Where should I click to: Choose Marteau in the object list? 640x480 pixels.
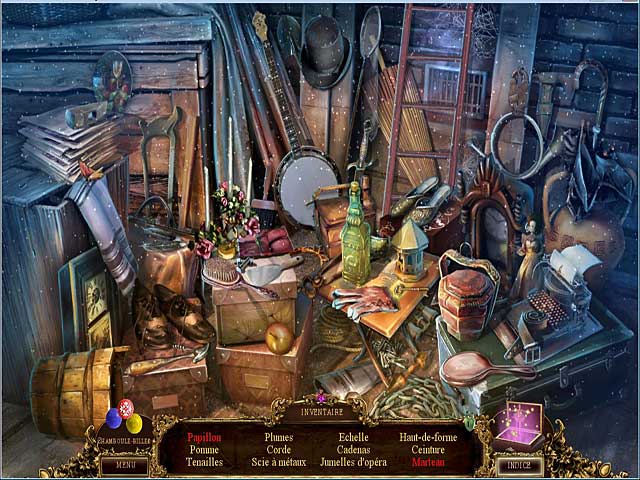427,461
